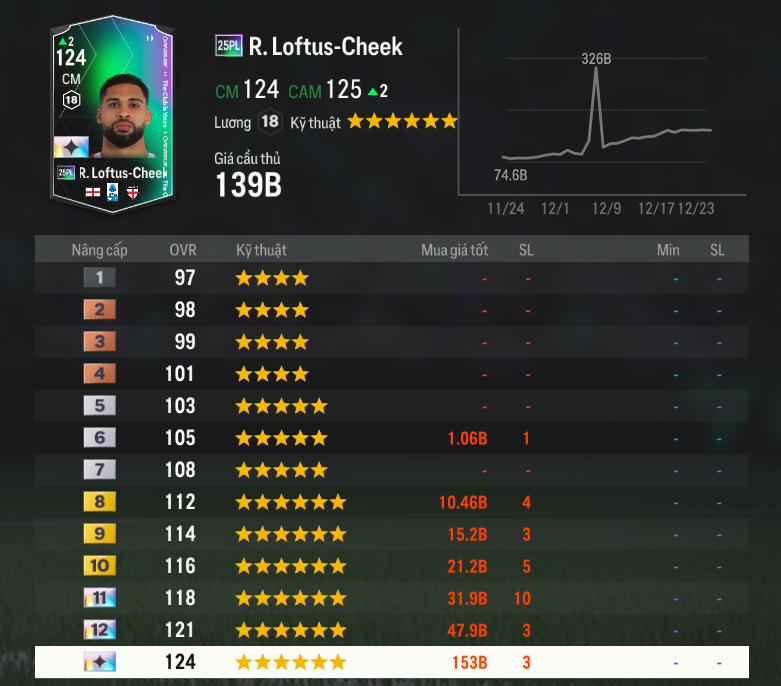
Task: Select the highlighted 124 OVR row
Action: pyautogui.click(x=390, y=662)
